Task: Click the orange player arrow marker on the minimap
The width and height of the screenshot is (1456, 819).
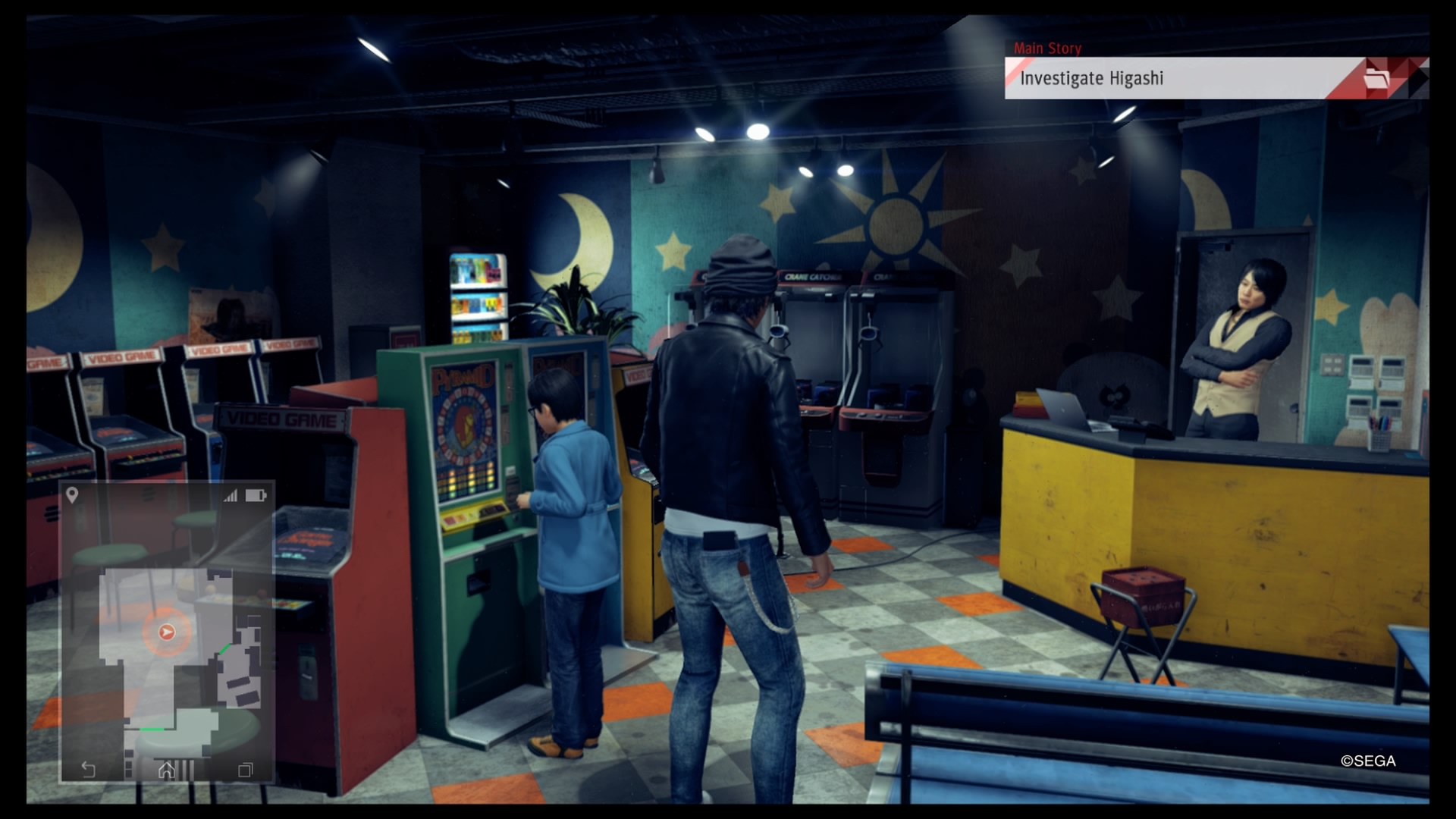Action: tap(167, 631)
